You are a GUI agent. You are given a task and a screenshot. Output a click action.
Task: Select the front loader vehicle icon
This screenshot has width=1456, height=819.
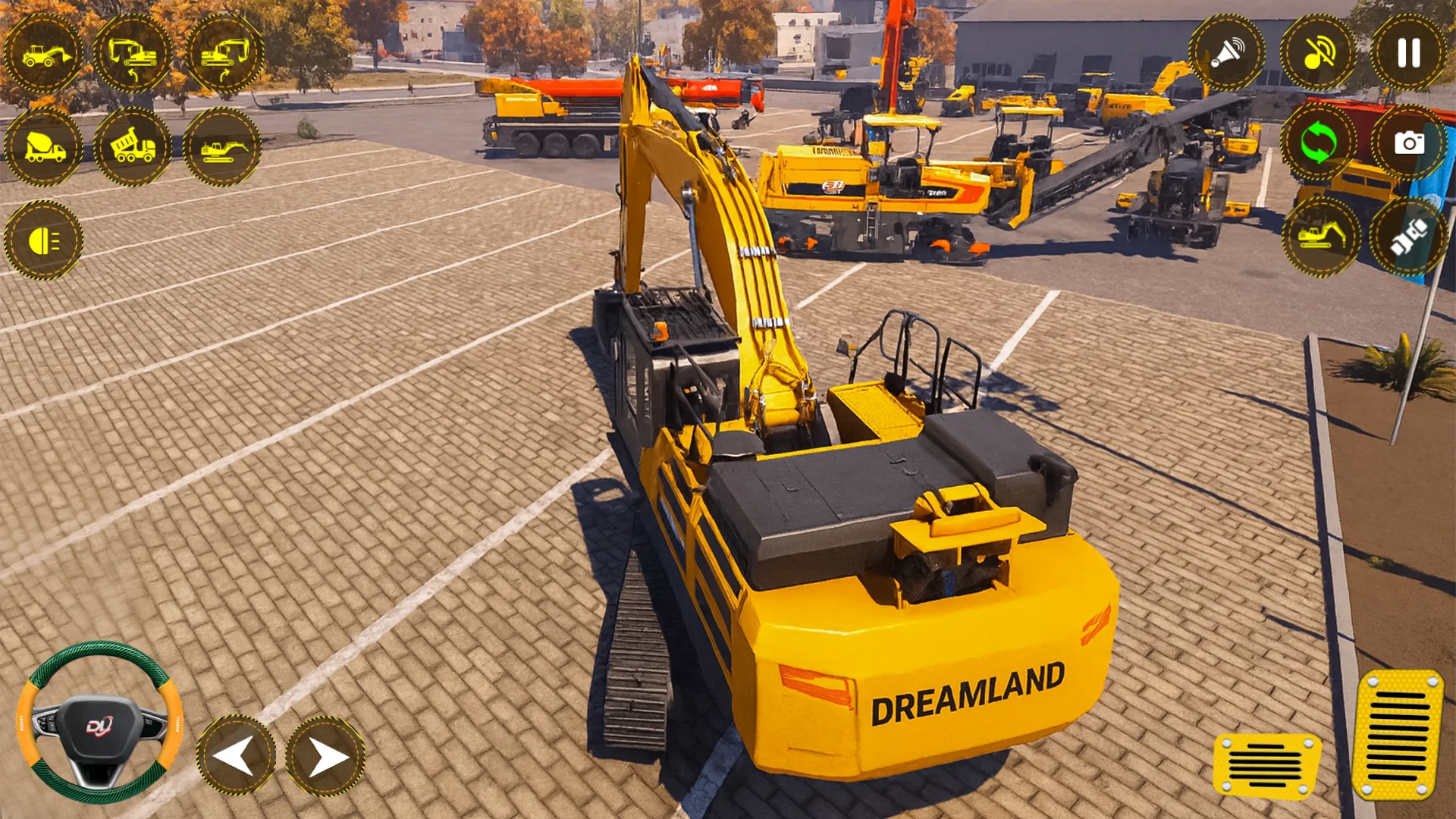(47, 54)
